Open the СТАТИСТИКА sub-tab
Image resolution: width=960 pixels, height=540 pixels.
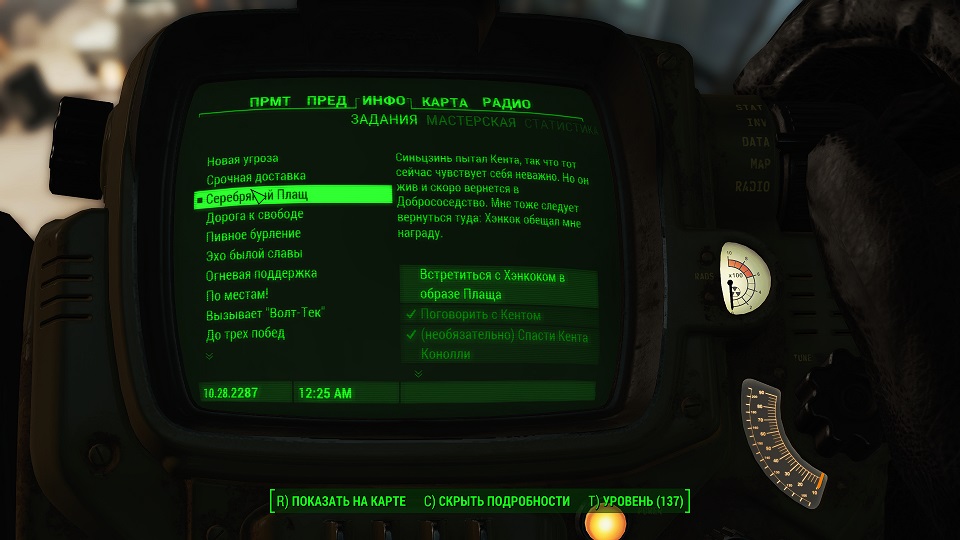562,127
